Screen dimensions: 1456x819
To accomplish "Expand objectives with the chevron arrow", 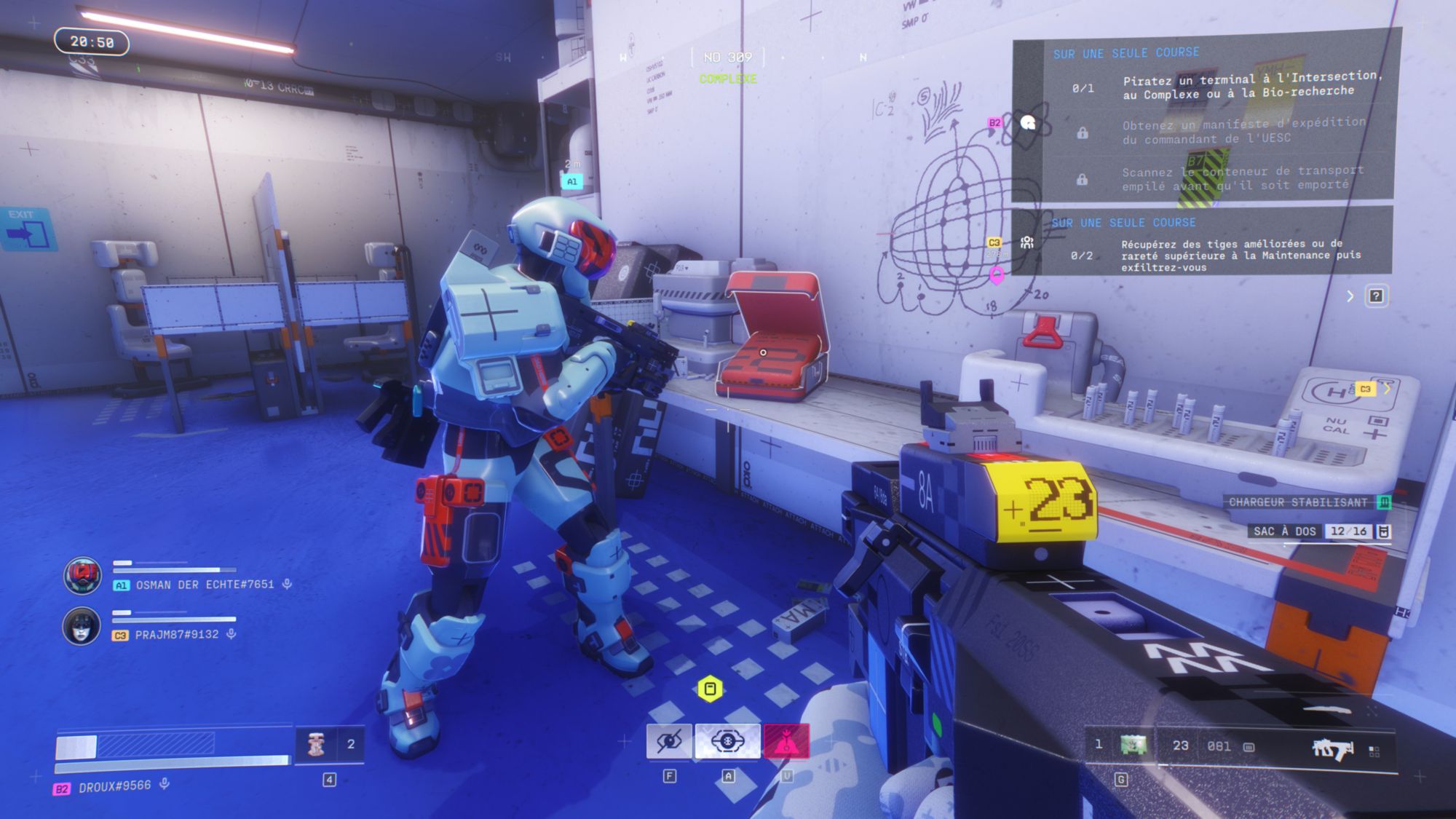I will (1350, 296).
